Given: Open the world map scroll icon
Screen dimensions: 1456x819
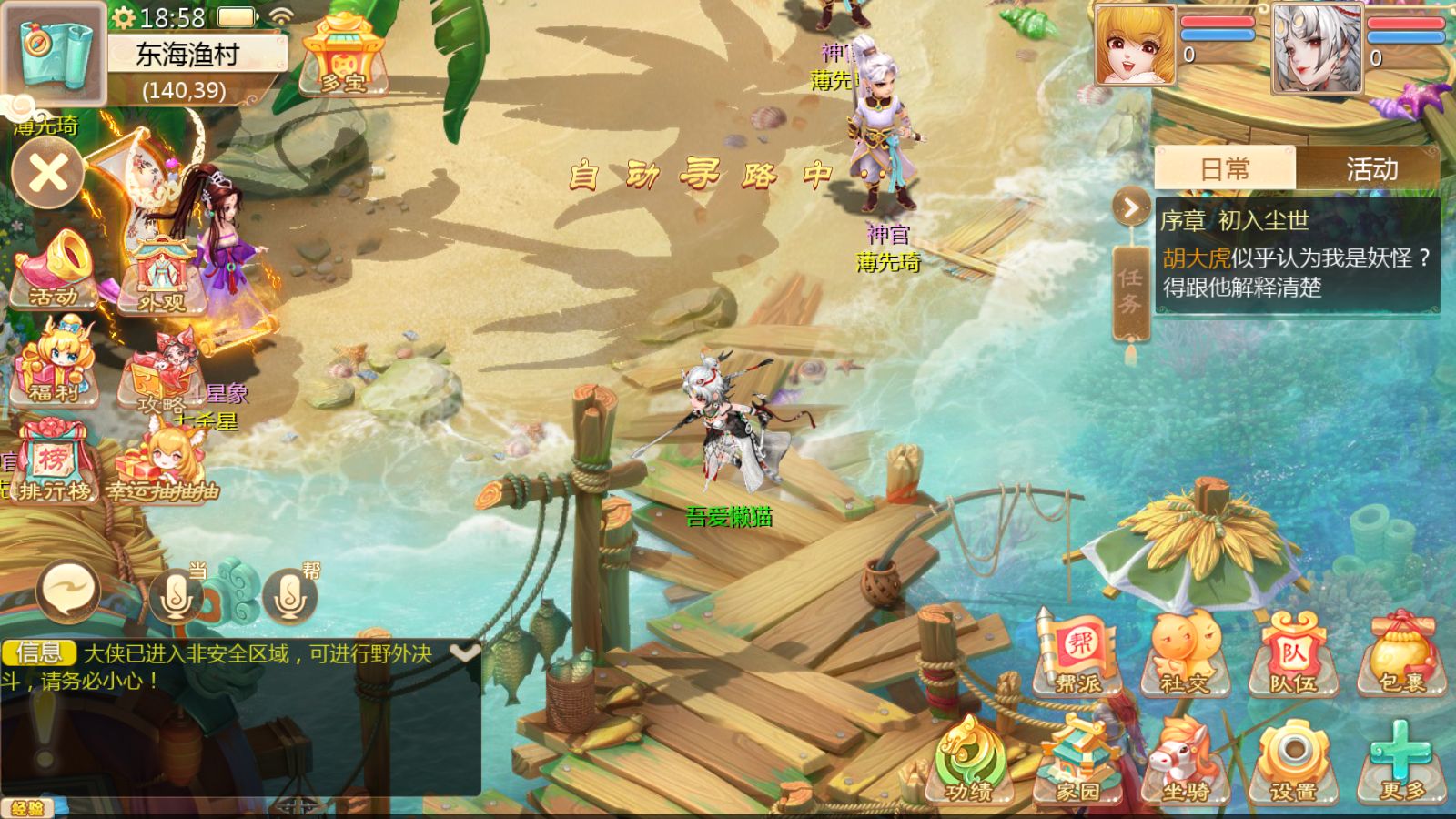Looking at the screenshot, I should click(x=55, y=53).
